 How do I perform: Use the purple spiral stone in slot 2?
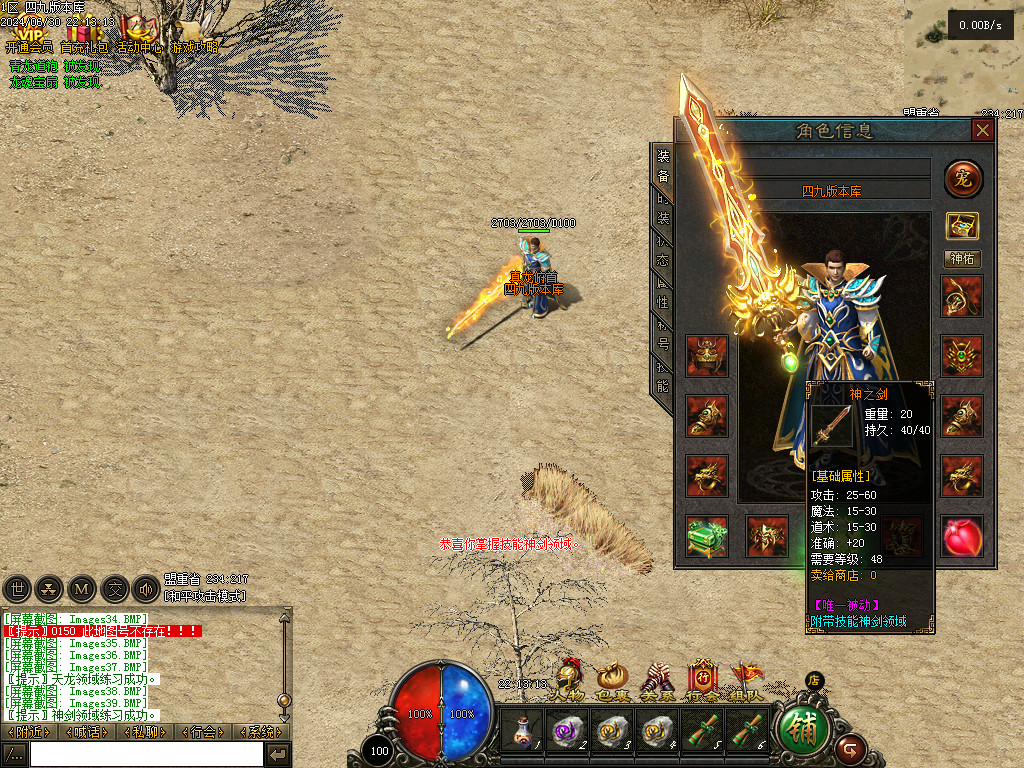click(567, 732)
